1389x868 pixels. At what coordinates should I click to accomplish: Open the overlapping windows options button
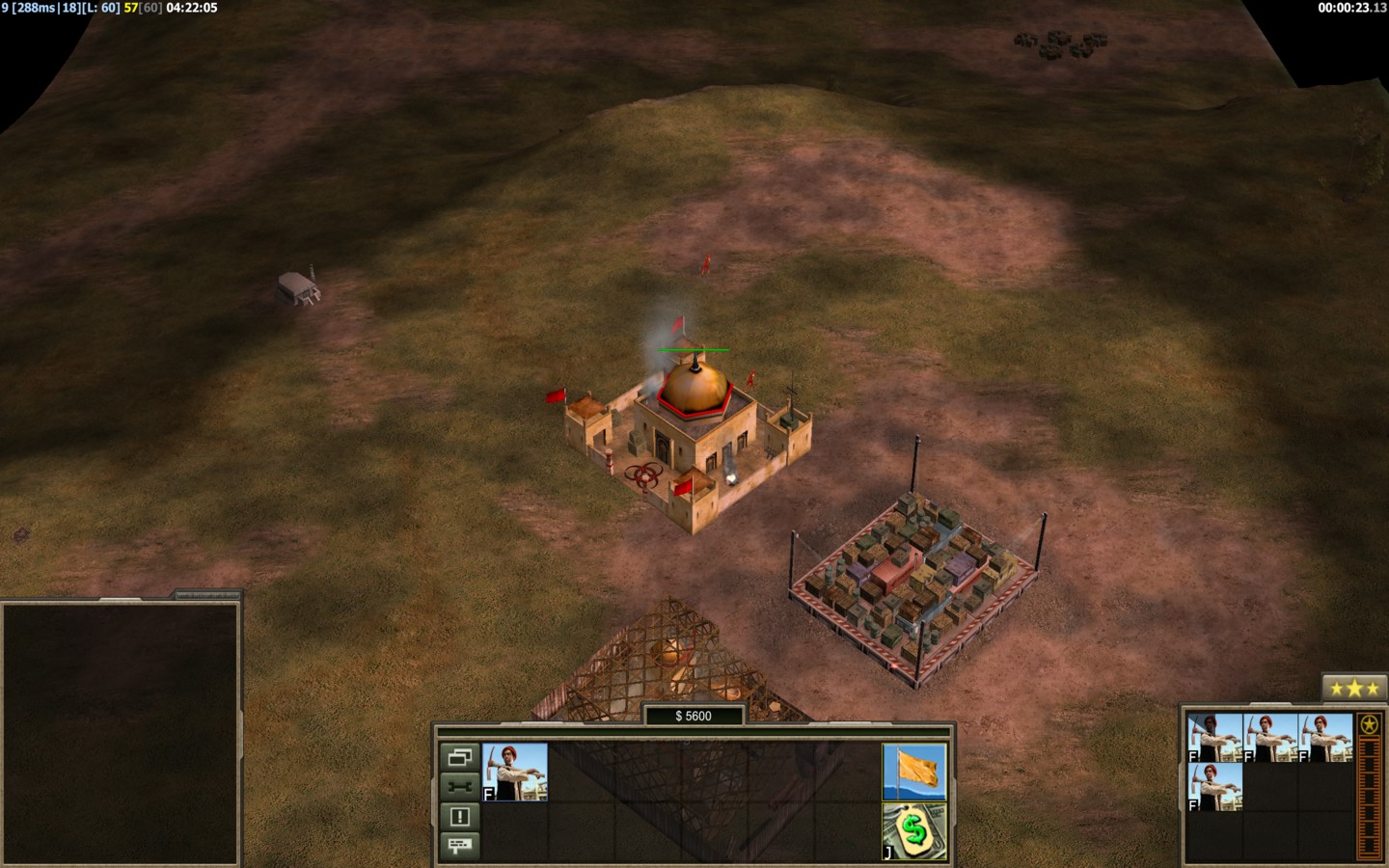pyautogui.click(x=459, y=757)
